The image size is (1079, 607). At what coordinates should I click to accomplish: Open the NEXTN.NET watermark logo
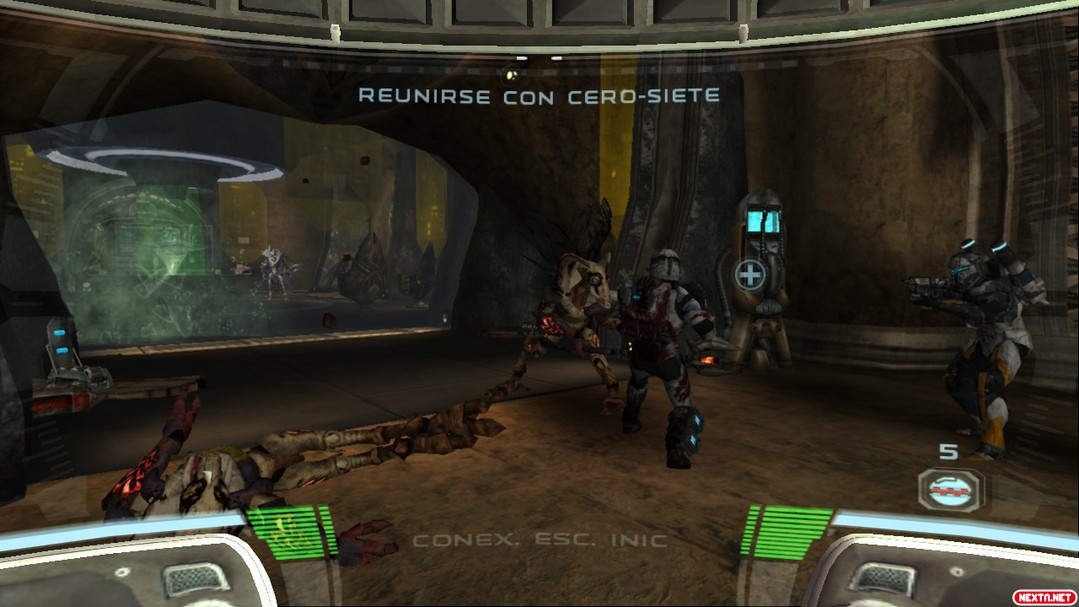(1043, 596)
